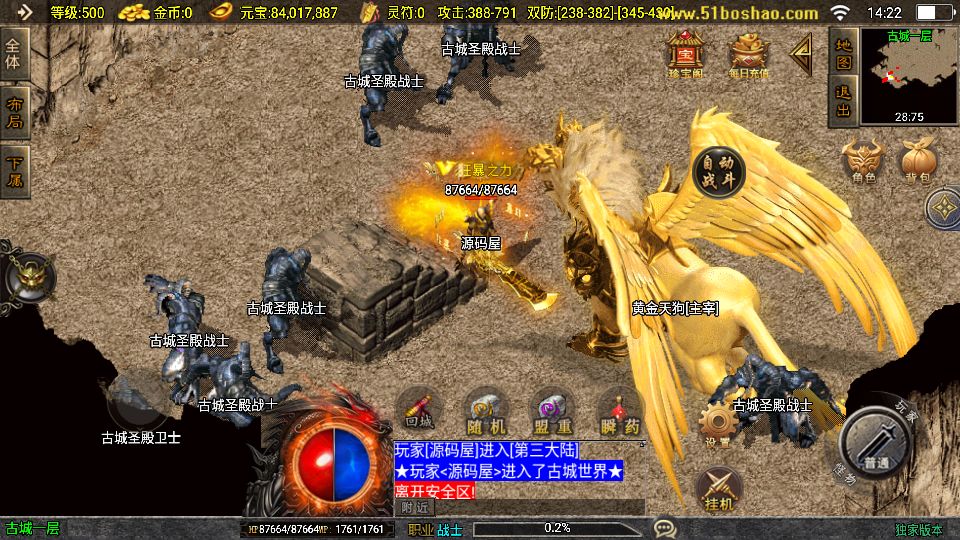
Task: Open the 珍宝阁 treasure shop
Action: click(x=685, y=54)
